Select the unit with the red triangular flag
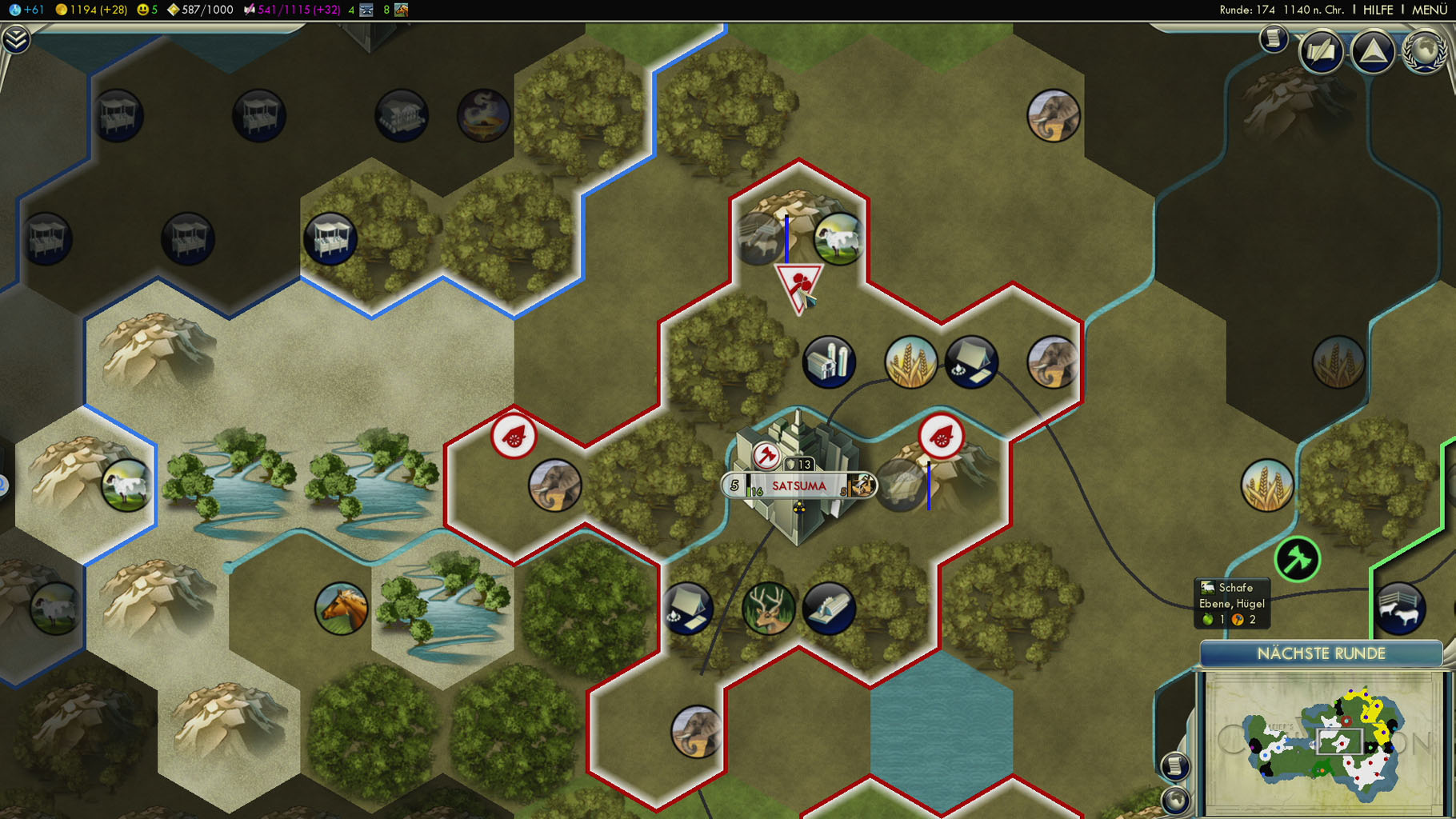This screenshot has height=819, width=1456. tap(798, 286)
